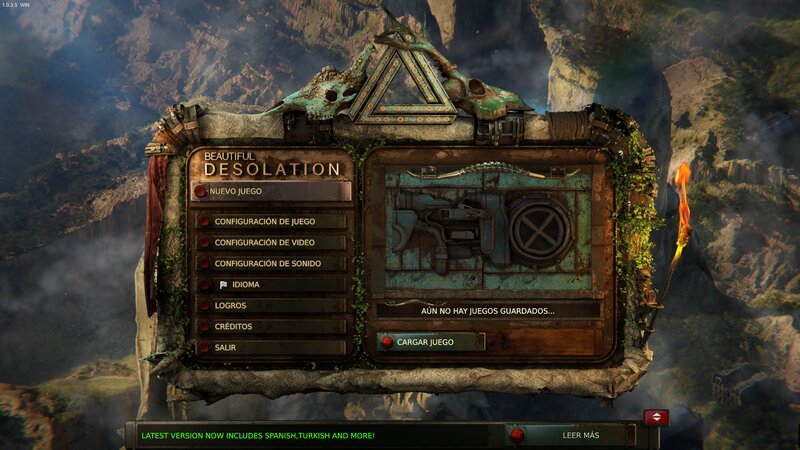Select Salir to exit the game
This screenshot has height=450, width=800.
271,348
